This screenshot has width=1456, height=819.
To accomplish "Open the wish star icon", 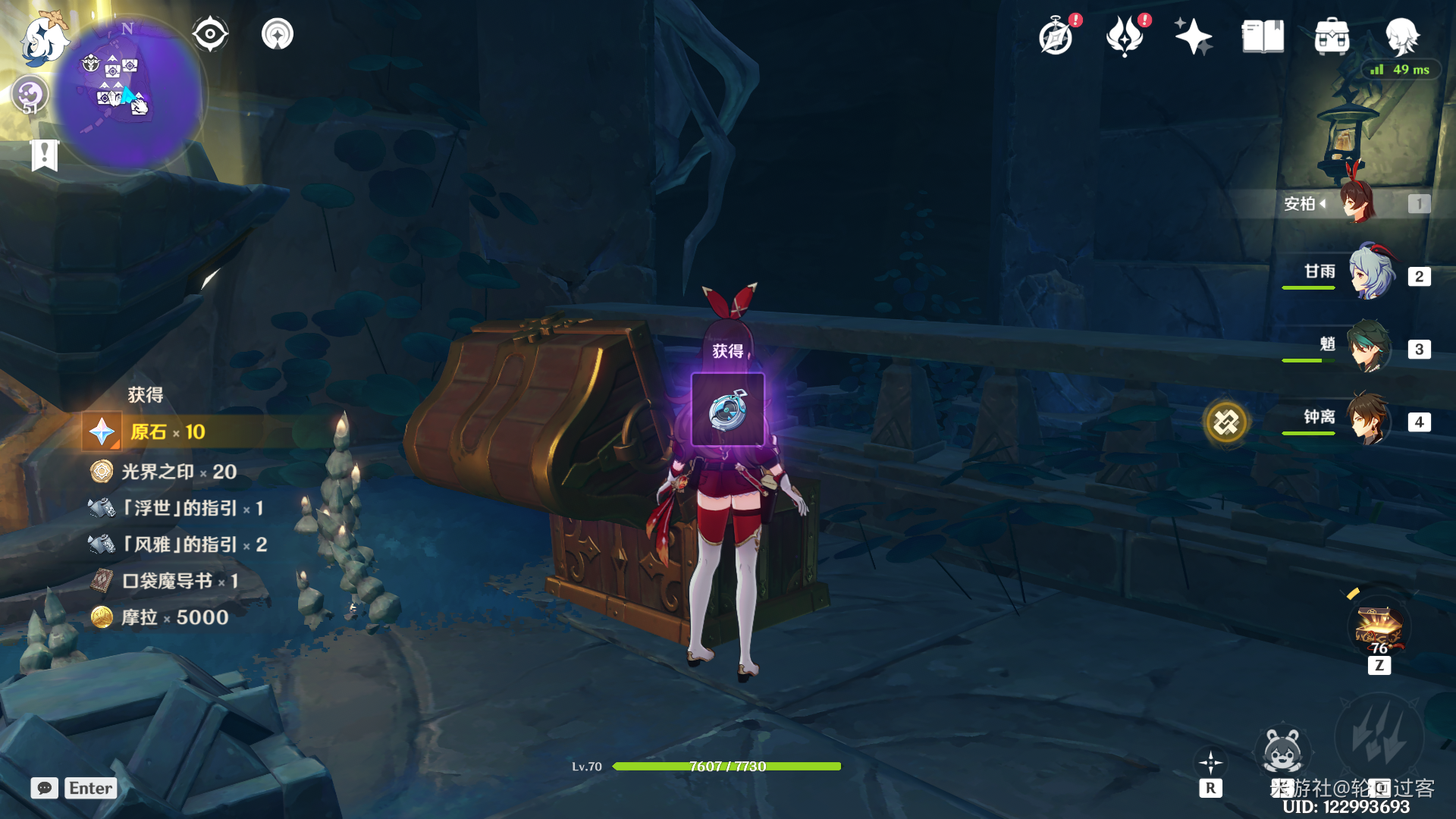I will (1193, 36).
